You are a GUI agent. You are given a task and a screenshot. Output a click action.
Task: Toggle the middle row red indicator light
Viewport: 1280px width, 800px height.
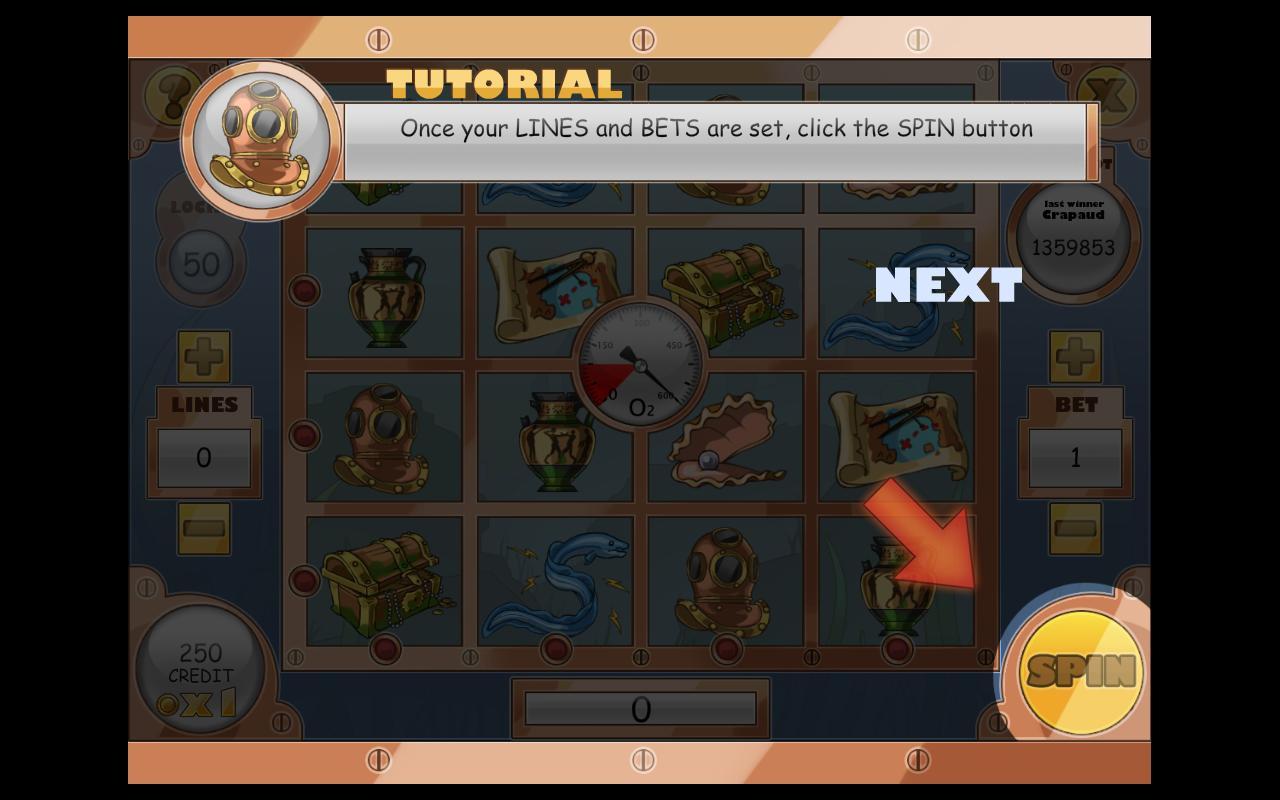click(x=305, y=437)
